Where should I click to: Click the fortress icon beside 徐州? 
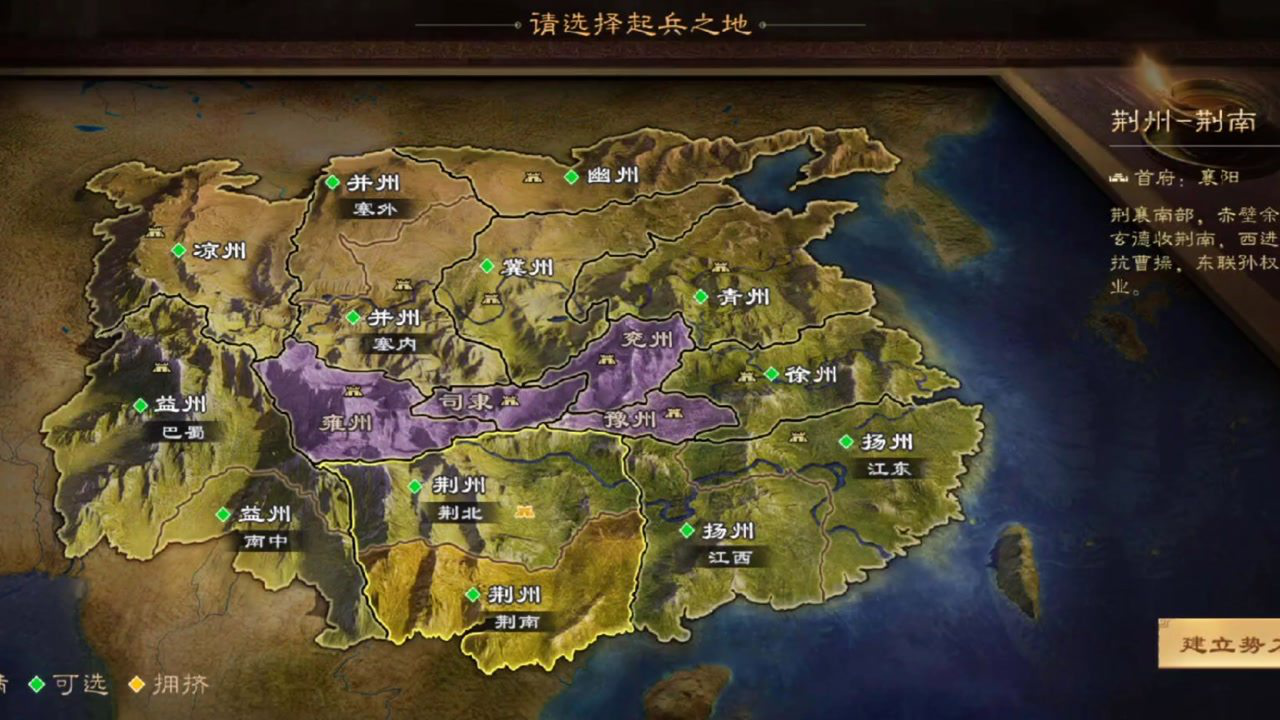pyautogui.click(x=747, y=378)
